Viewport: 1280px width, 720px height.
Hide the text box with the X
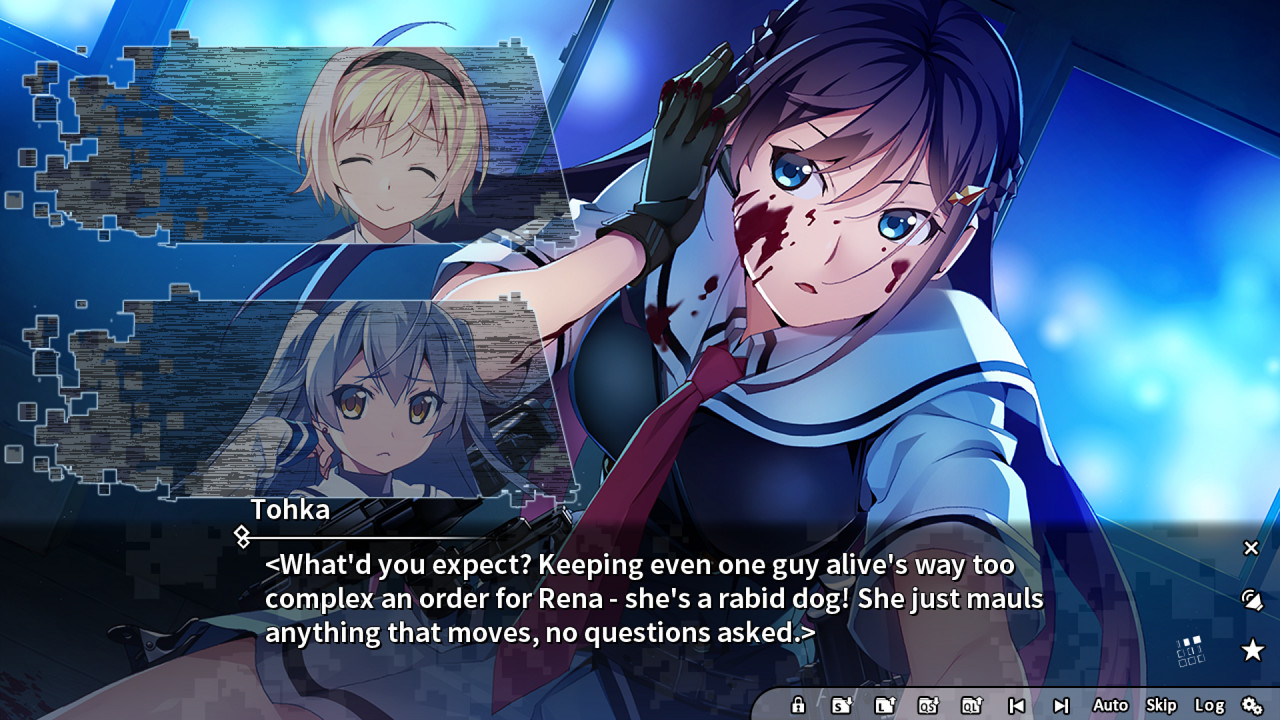[x=1251, y=547]
